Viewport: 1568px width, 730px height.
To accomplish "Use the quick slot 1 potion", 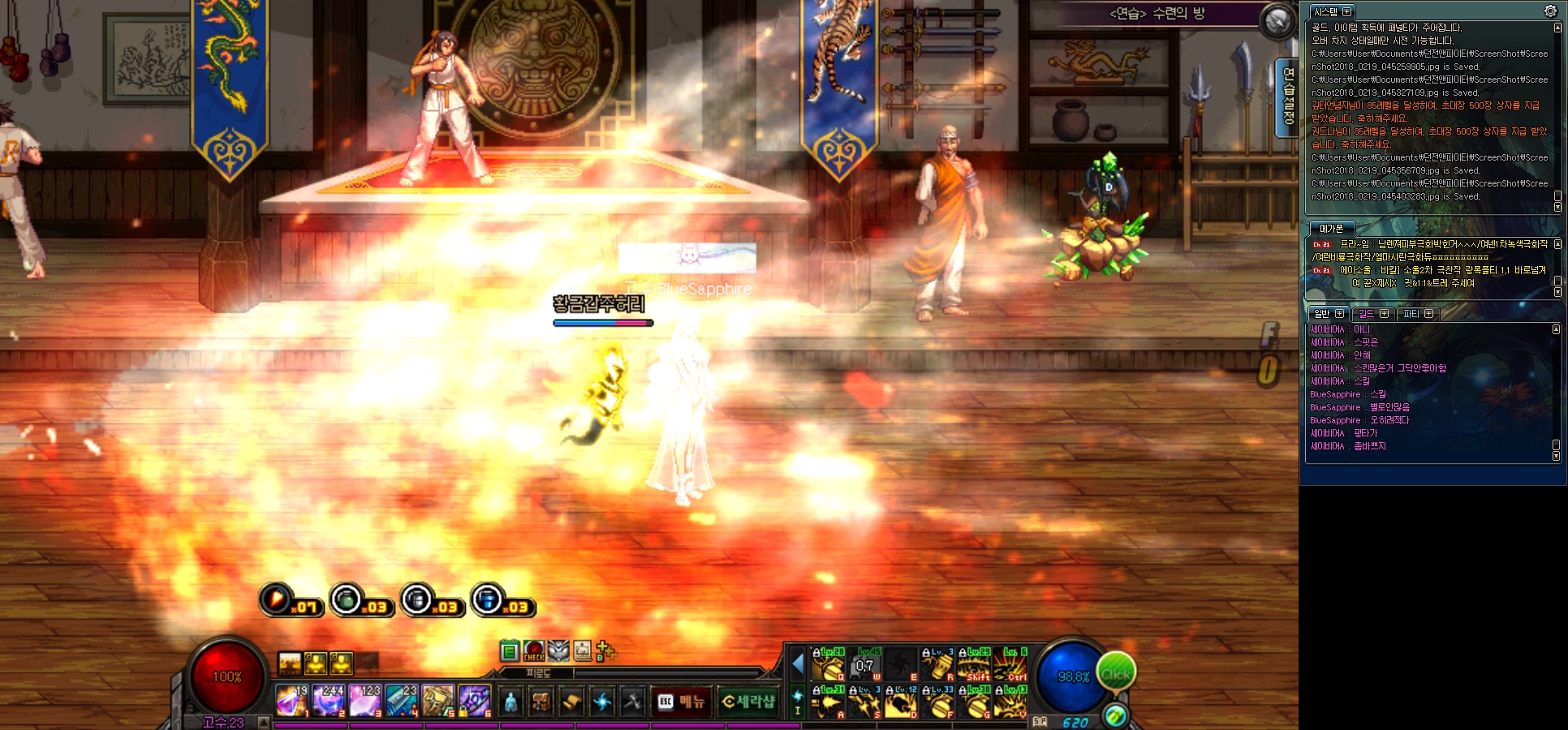I will [292, 701].
